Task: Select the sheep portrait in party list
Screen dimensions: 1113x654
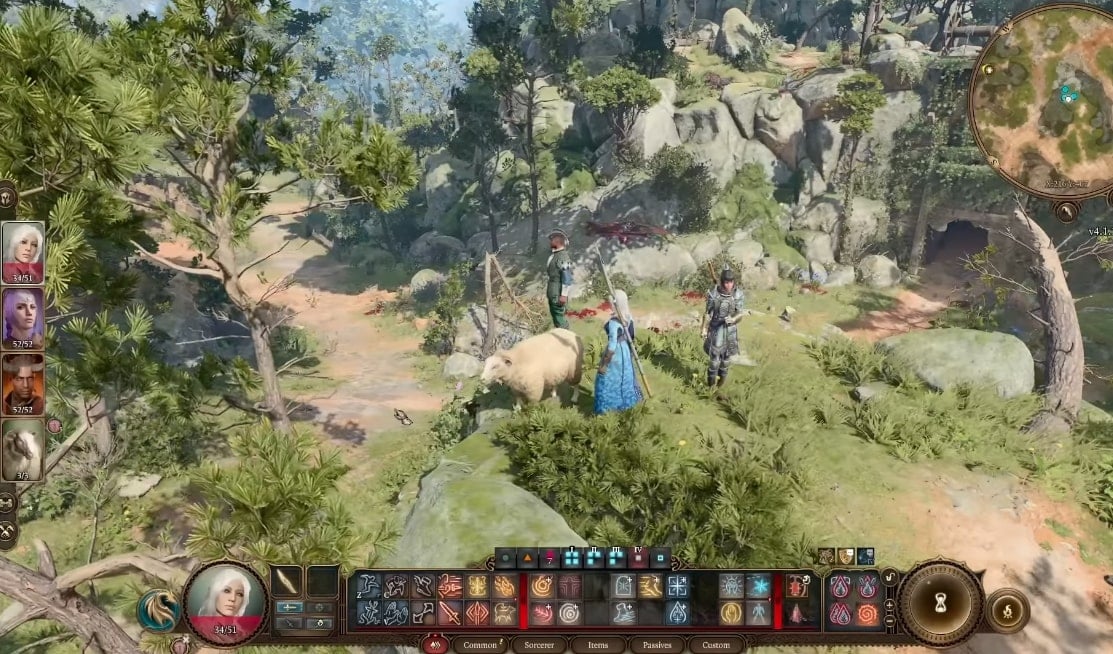Action: (22, 449)
